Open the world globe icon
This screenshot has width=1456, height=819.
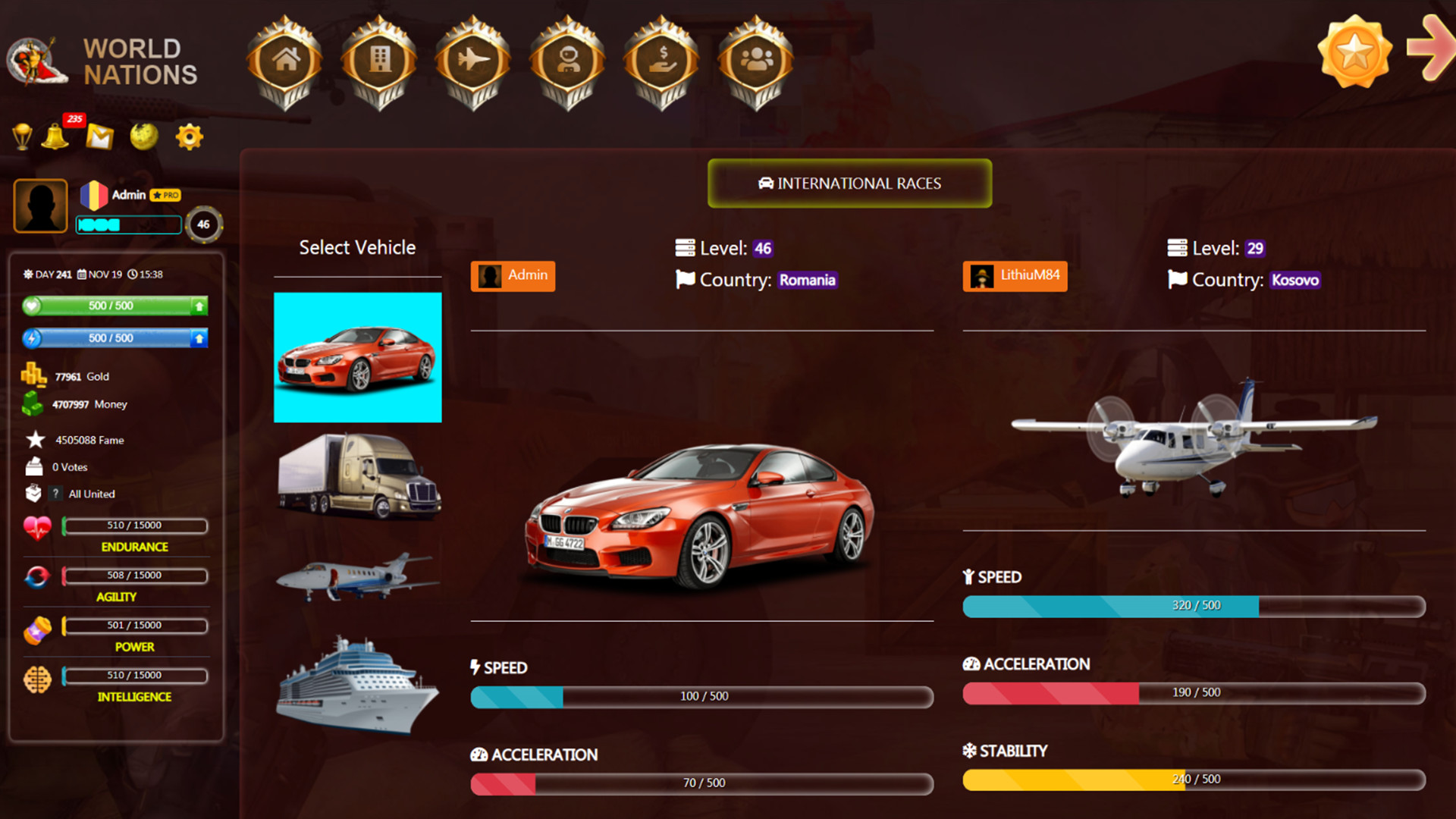(x=143, y=136)
